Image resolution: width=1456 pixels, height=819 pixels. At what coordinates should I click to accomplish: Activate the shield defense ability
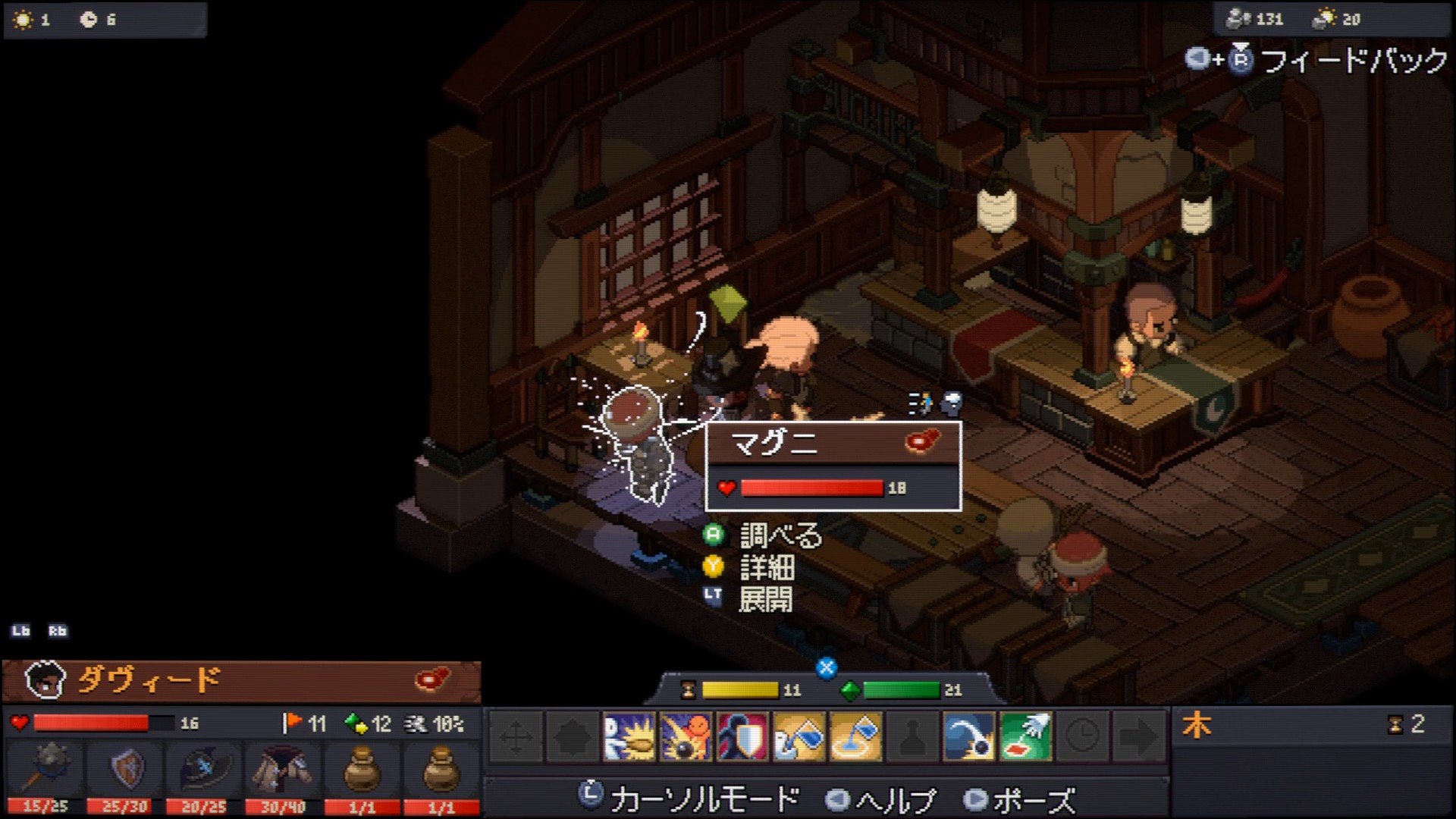742,736
